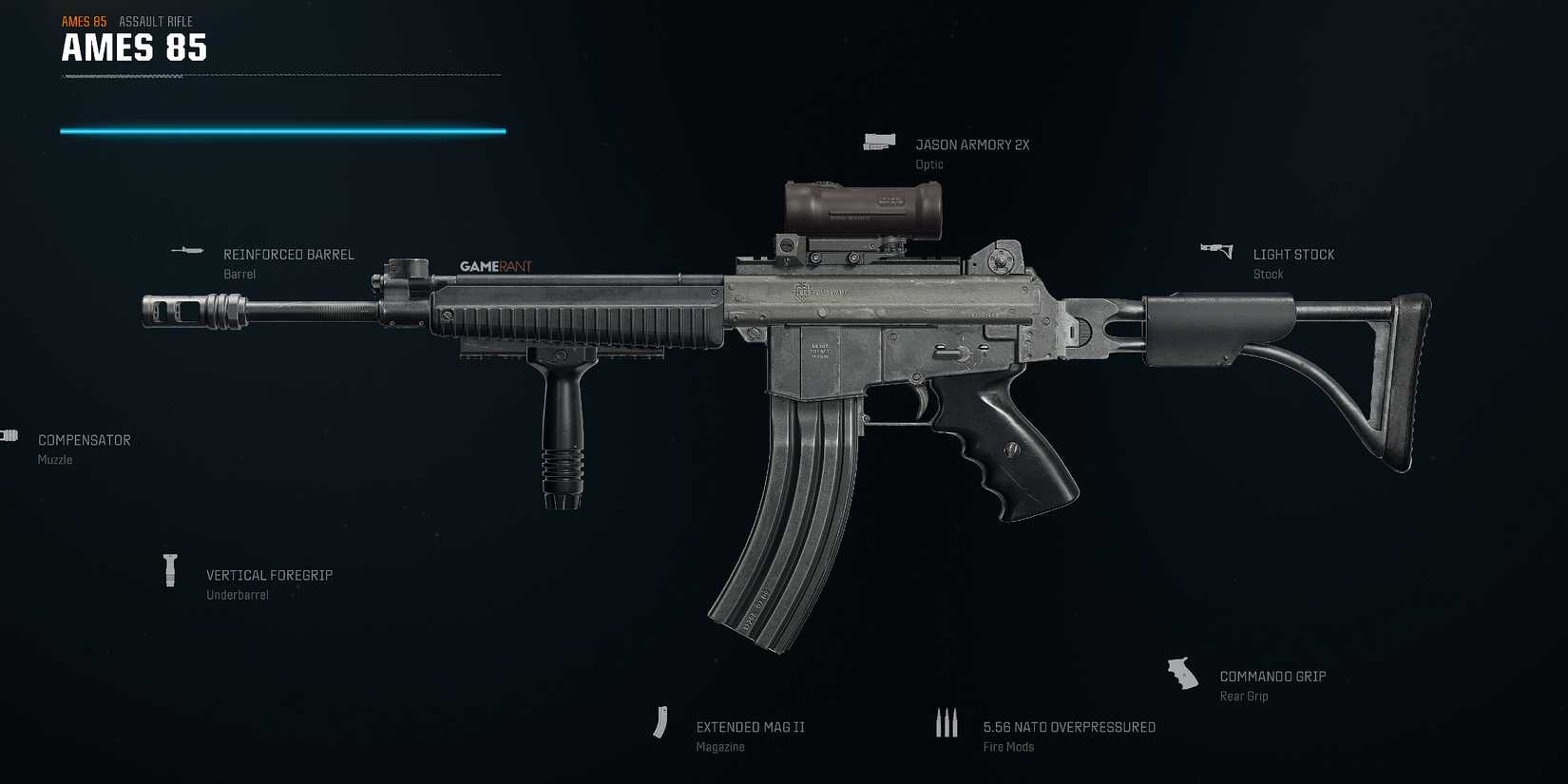Click the 5.56 NATO Overpressured fire mods icon
Viewport: 1568px width, 784px height.
click(947, 722)
